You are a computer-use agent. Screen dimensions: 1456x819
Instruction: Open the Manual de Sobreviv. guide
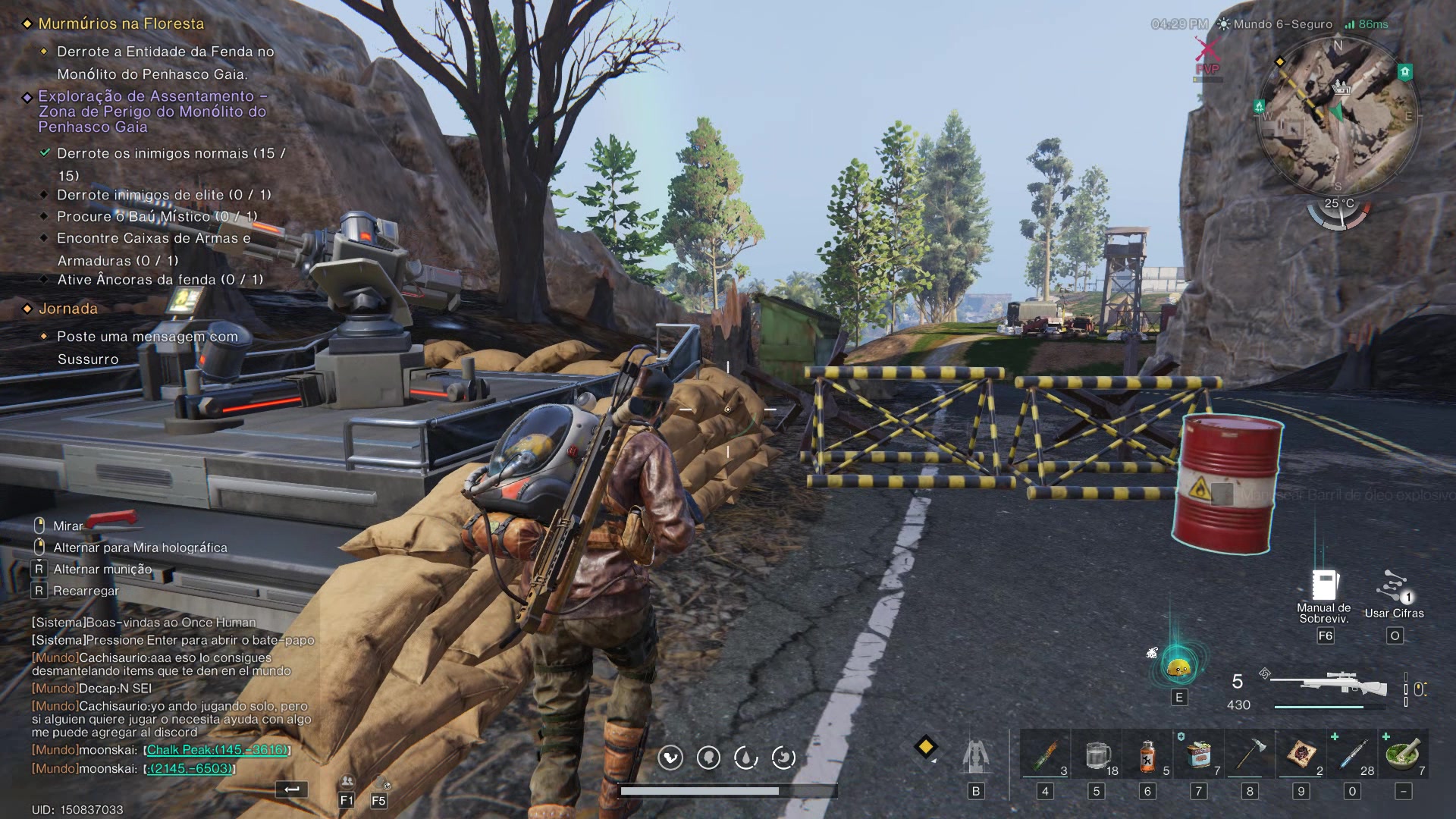(1324, 586)
